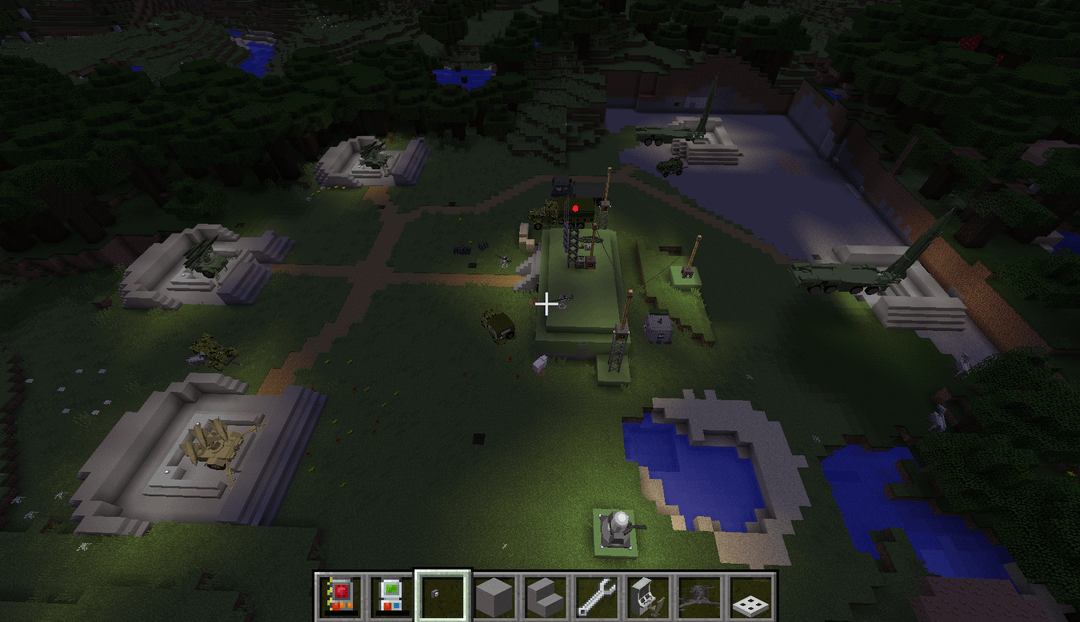The image size is (1080, 622).
Task: Choose the dark turret gun hotbar slot
Action: coord(699,597)
